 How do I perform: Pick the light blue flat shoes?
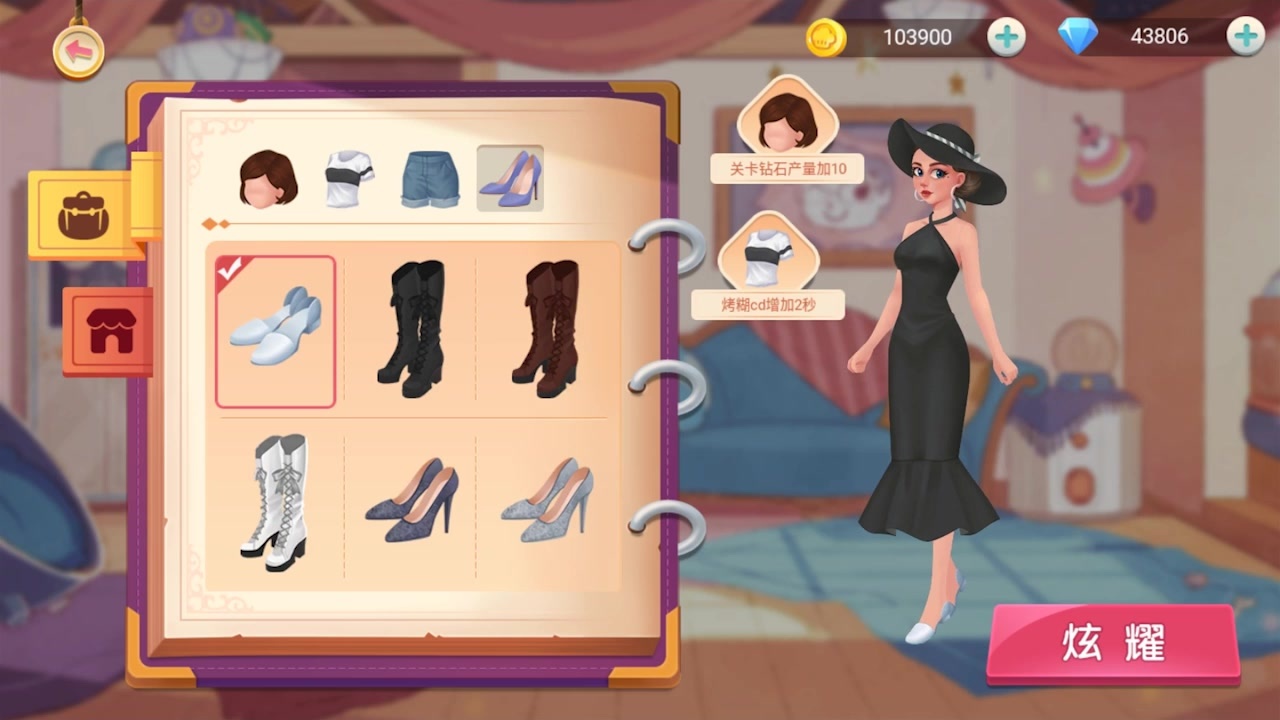tap(275, 331)
